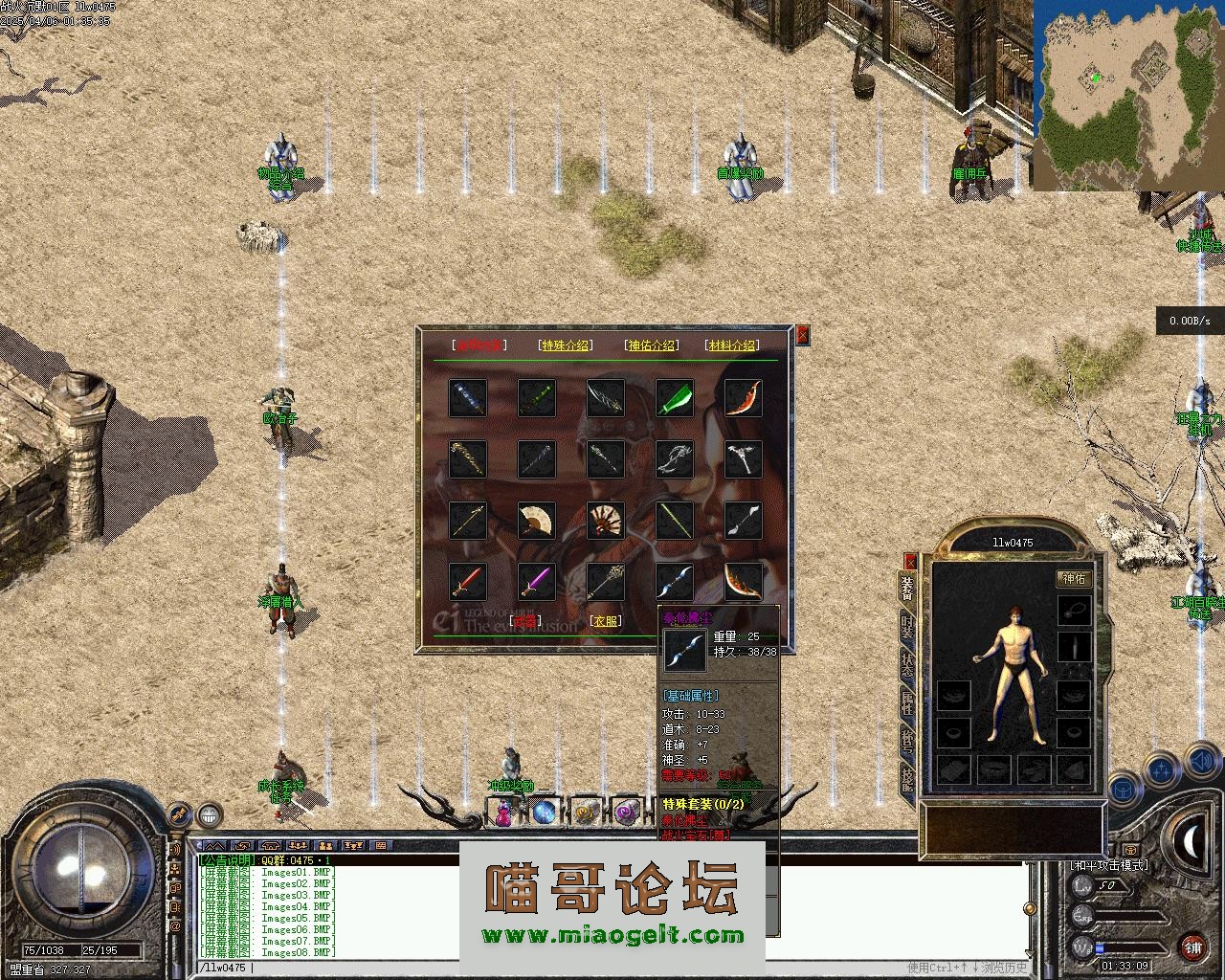1225x980 pixels.
Task: Select the white pickaxe weapon slot
Action: click(743, 459)
